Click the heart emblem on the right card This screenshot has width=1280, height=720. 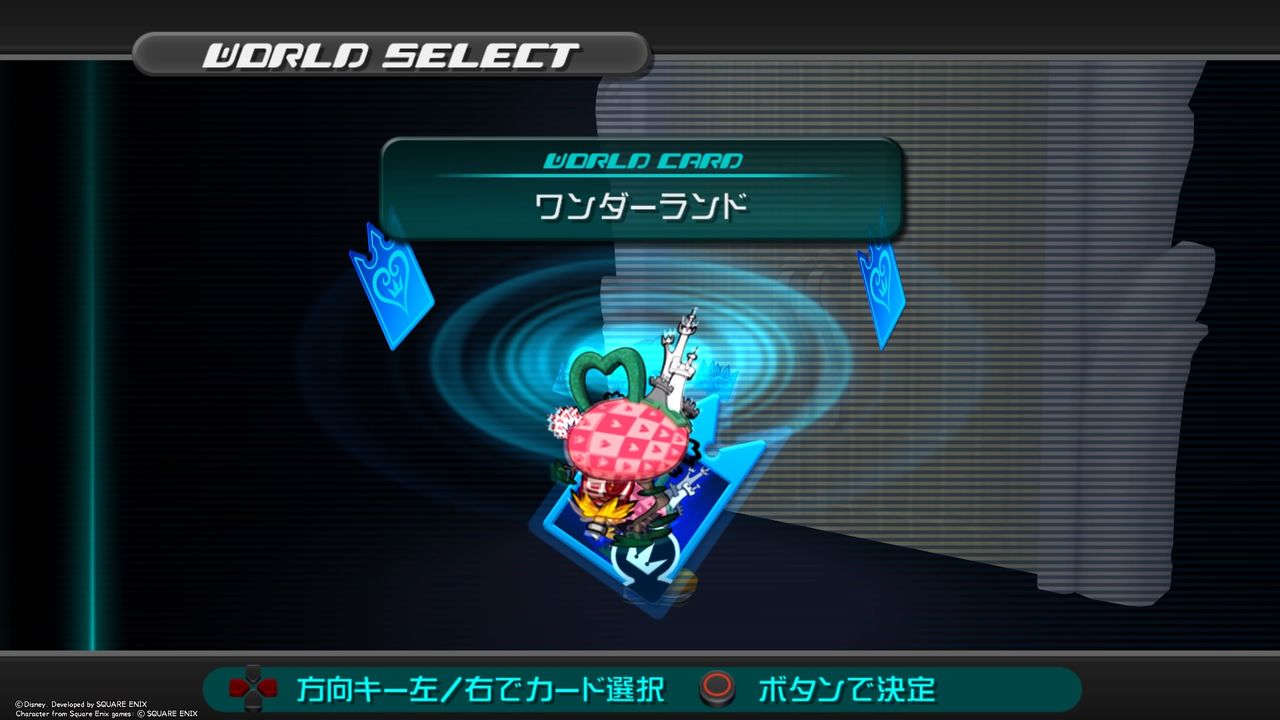click(x=880, y=274)
